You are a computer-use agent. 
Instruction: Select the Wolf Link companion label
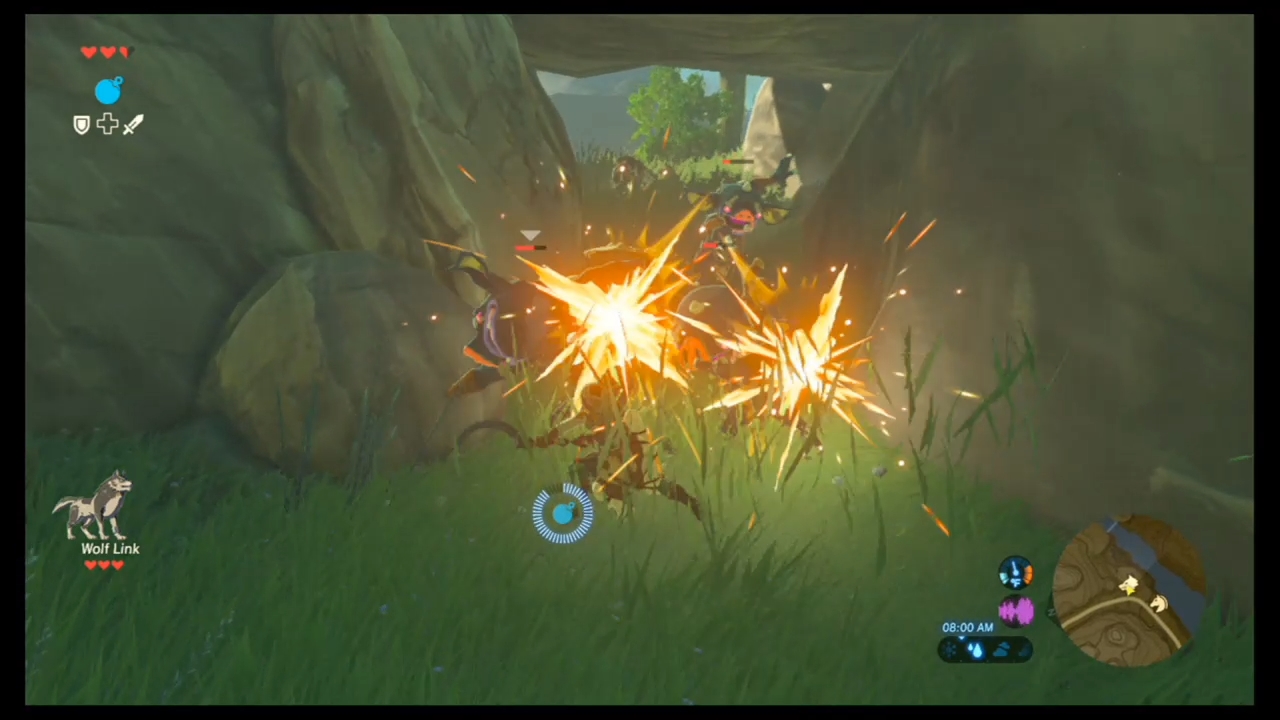(110, 548)
